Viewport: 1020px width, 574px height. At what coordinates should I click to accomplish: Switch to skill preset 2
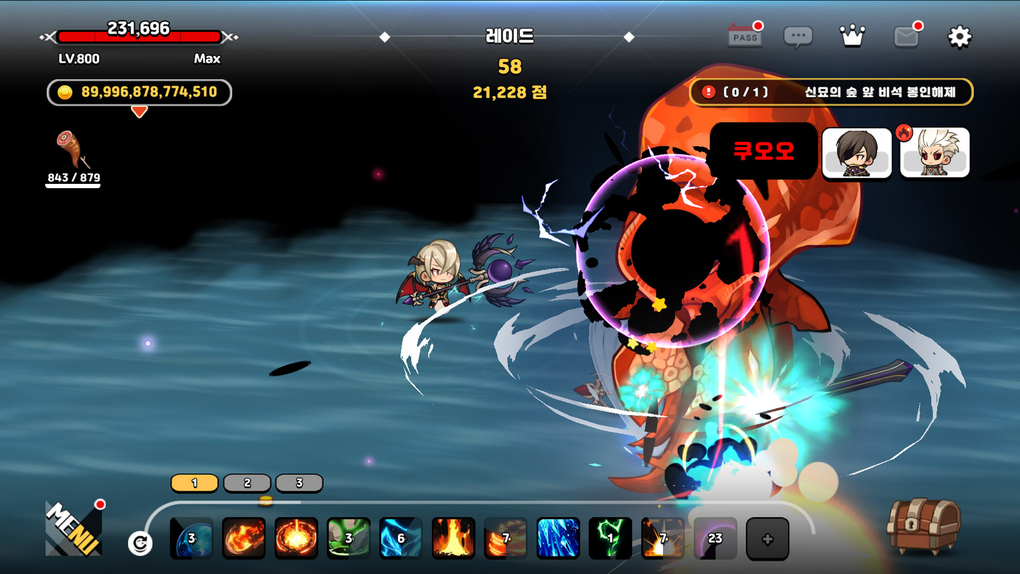(x=247, y=483)
